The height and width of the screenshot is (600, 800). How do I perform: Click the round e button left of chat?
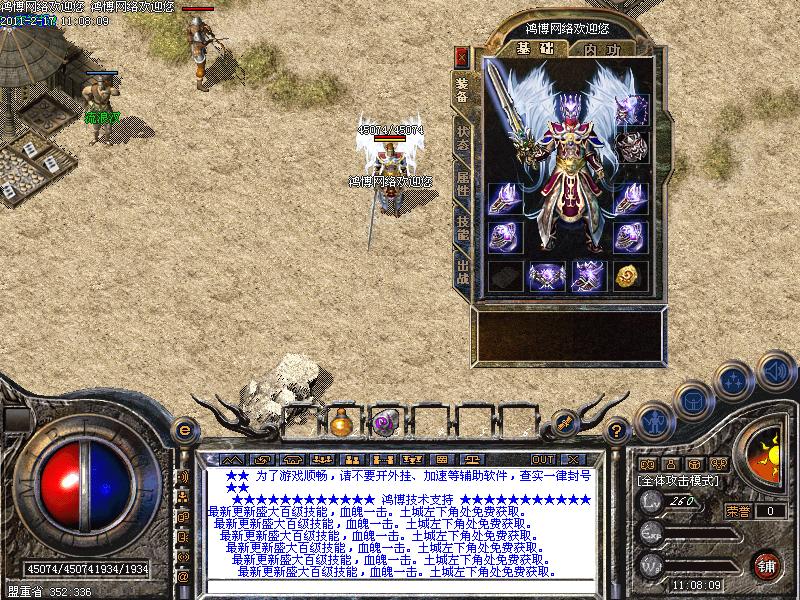point(183,430)
